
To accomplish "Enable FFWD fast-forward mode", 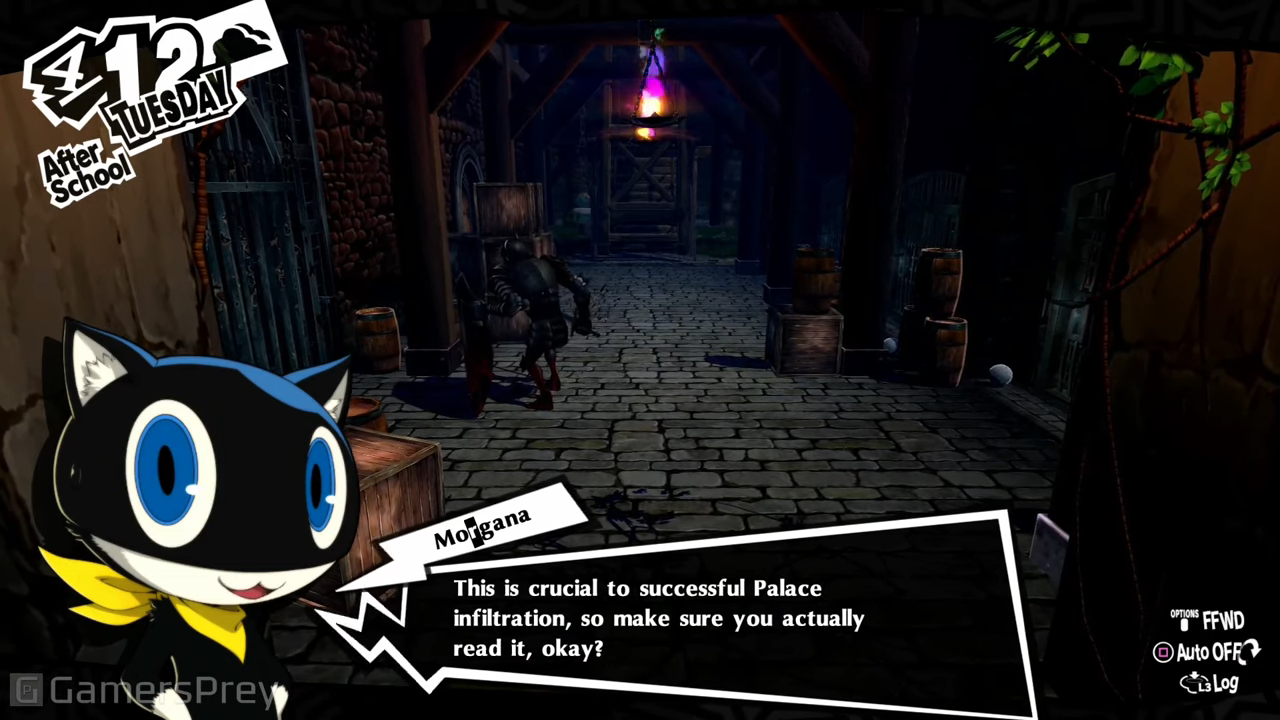I will [1222, 621].
